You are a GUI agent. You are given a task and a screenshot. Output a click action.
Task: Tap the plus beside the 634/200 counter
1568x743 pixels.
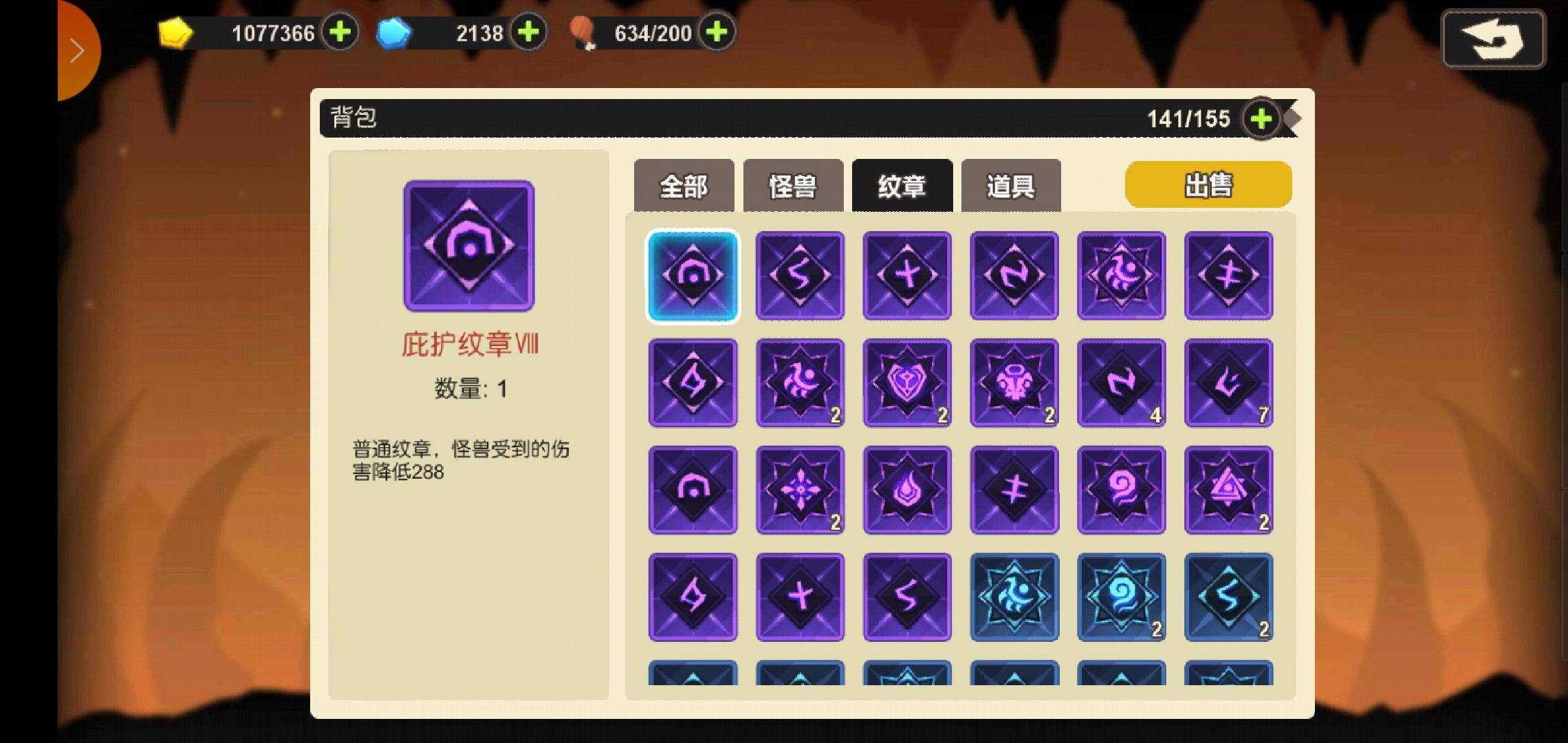[x=715, y=32]
